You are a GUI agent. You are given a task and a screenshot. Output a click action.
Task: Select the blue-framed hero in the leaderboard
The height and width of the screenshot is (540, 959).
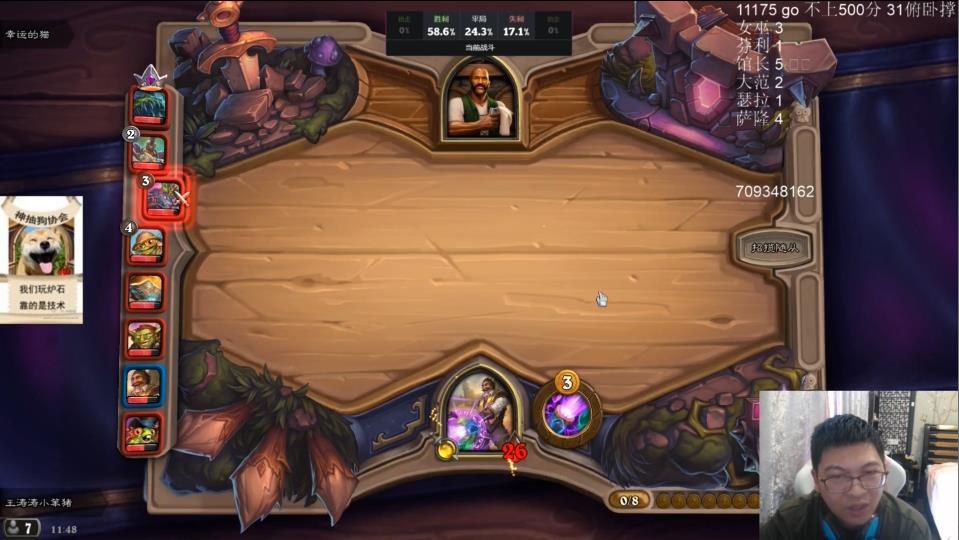pos(145,385)
